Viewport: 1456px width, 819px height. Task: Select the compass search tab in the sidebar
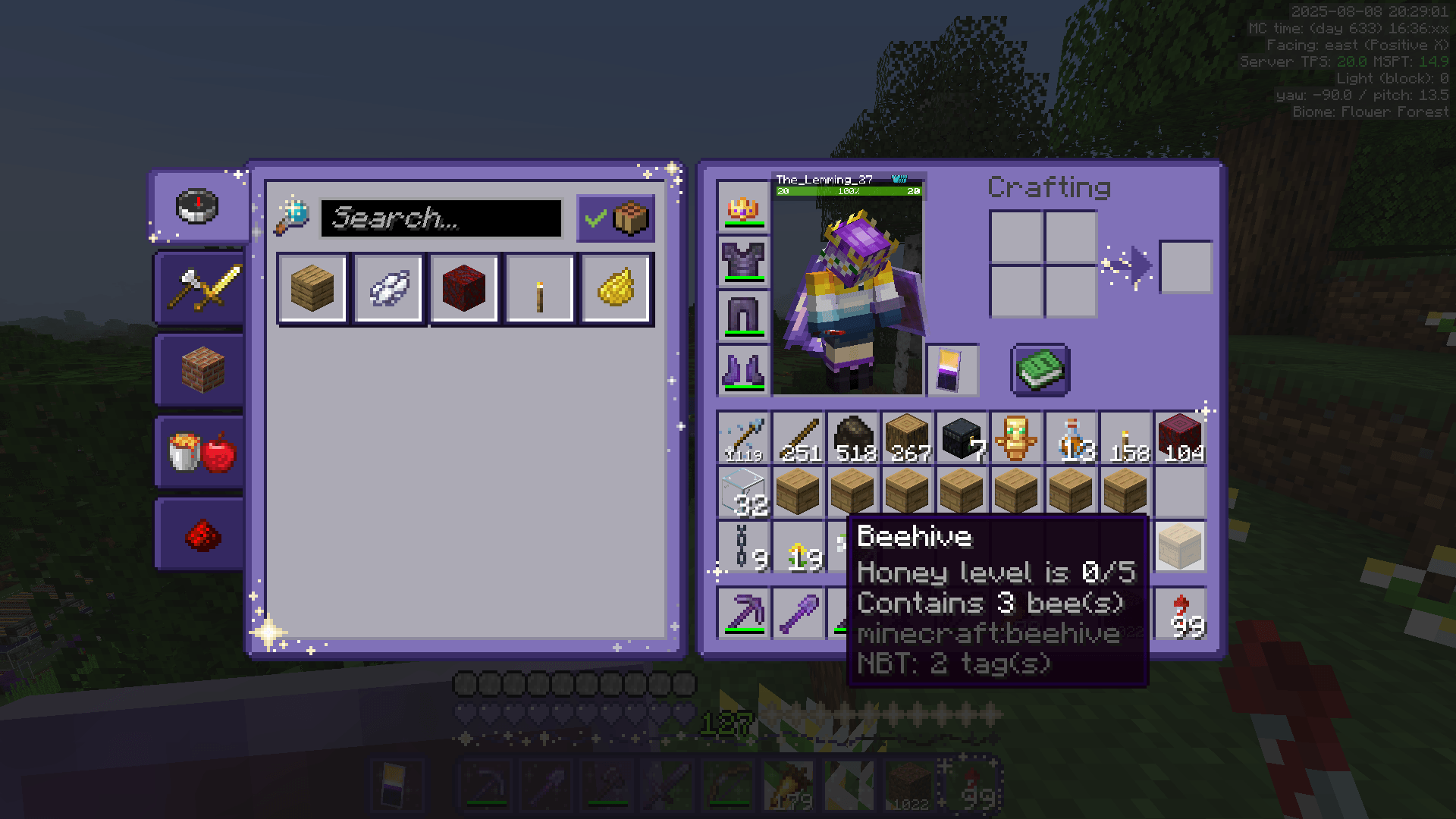click(196, 206)
